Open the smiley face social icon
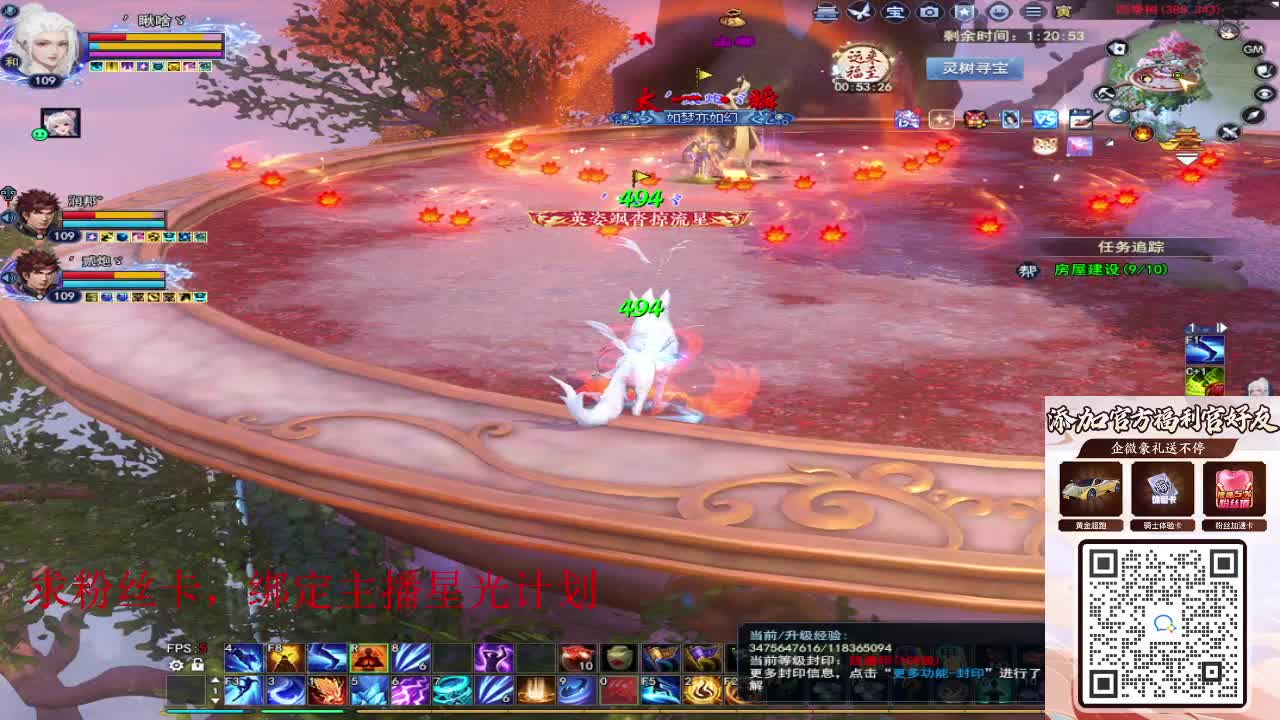Screen dimensions: 1280x720 click(x=998, y=12)
